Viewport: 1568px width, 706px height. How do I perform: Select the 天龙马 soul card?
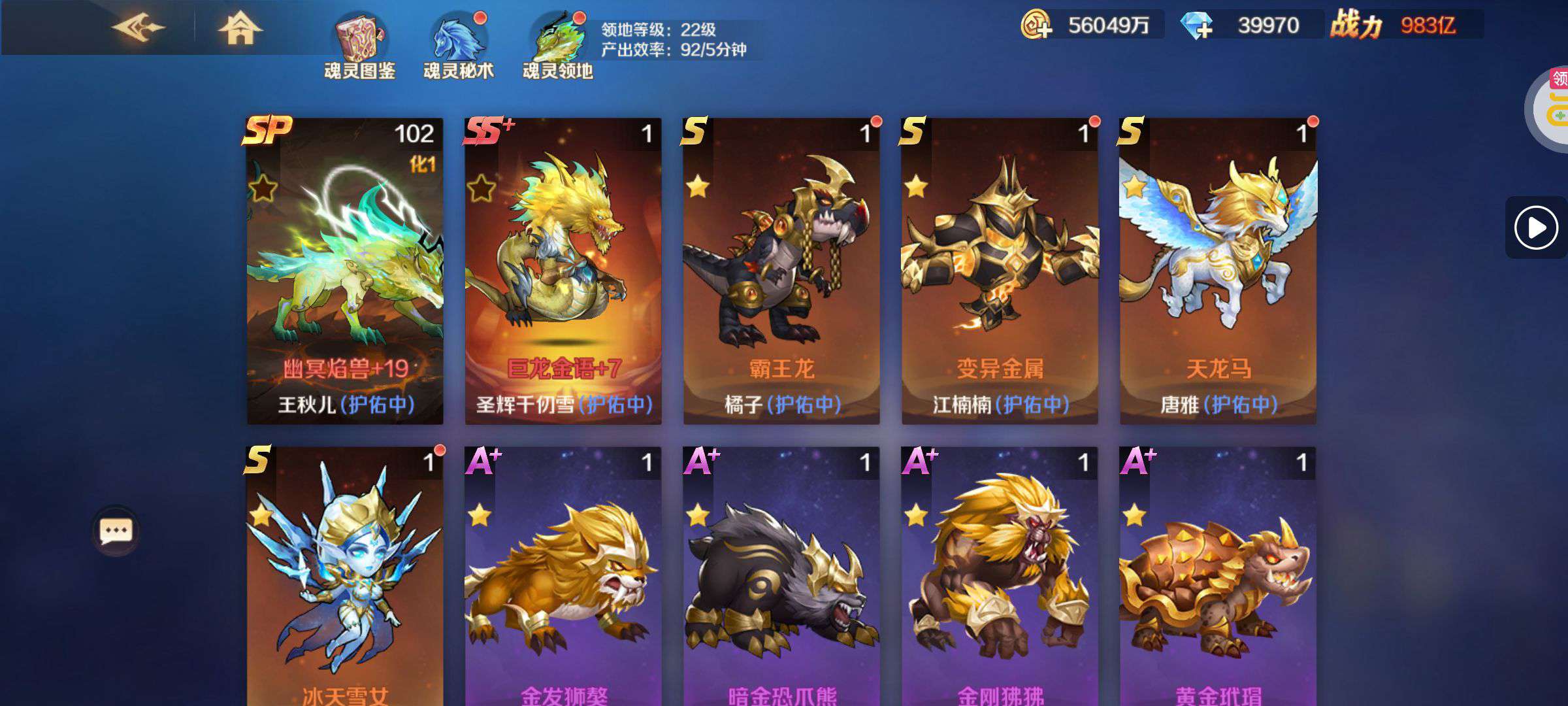click(x=1218, y=271)
